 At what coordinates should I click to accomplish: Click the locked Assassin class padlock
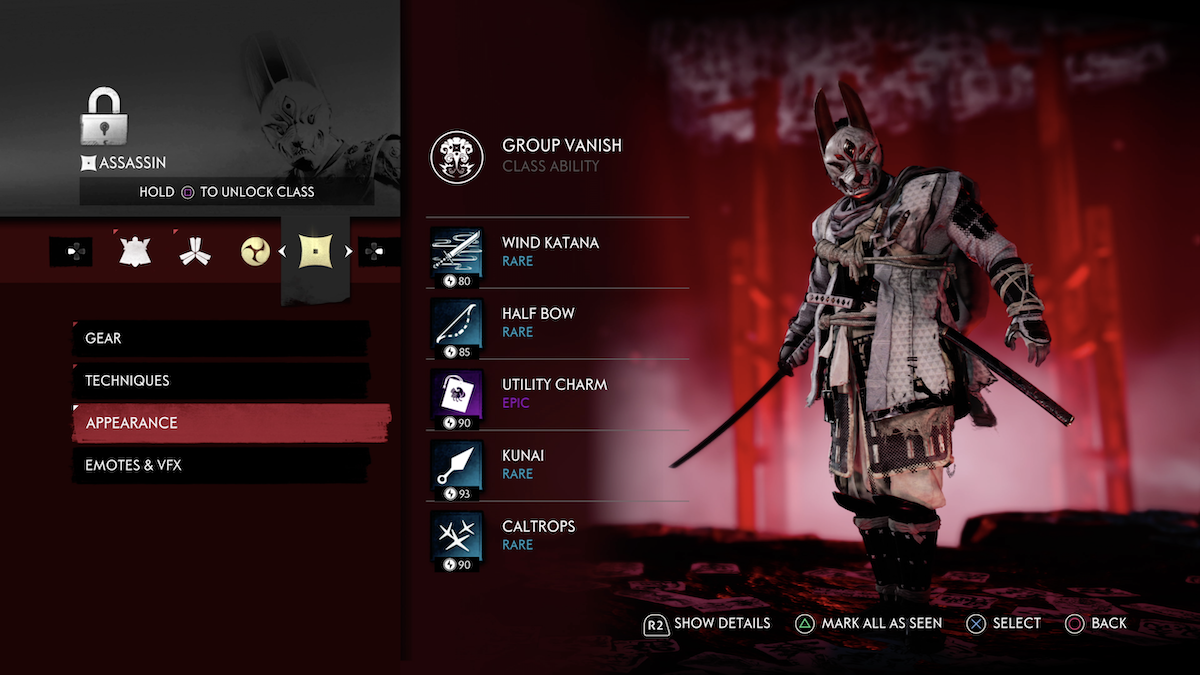101,119
